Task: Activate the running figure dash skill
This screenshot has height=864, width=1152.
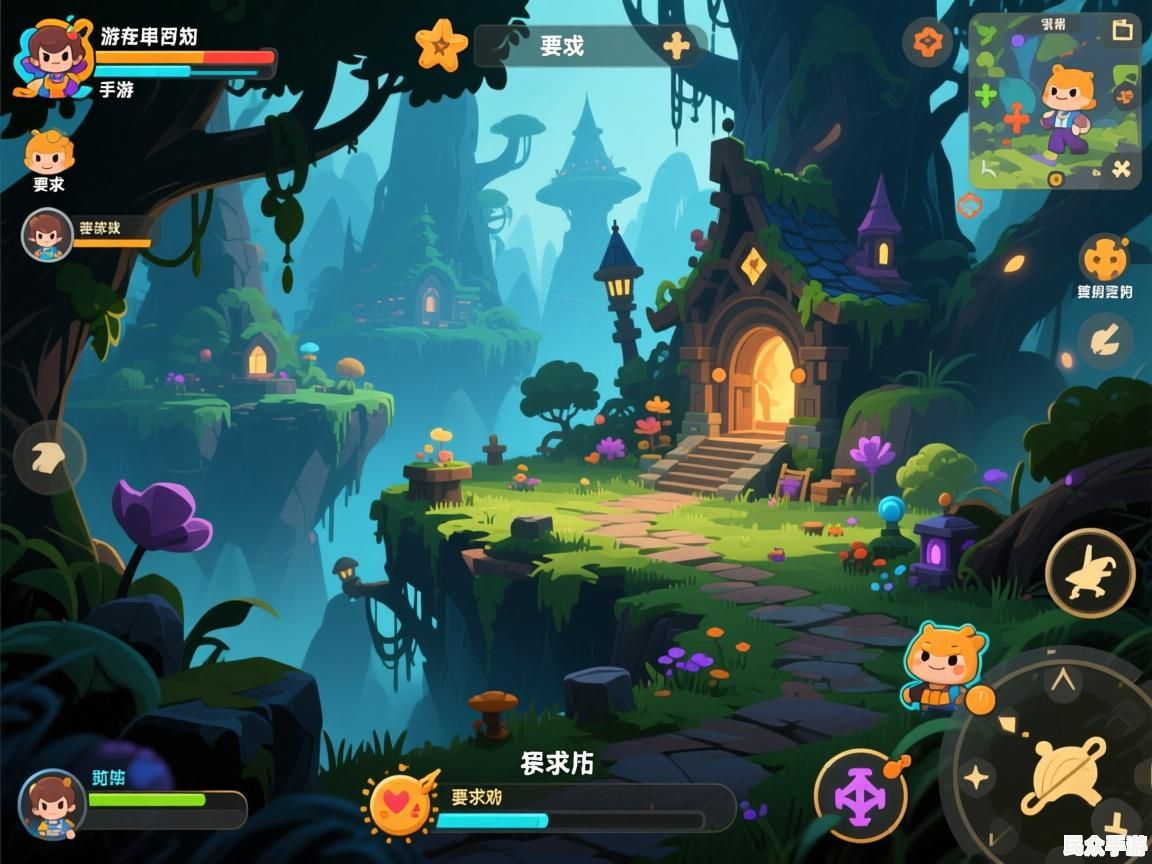Action: (1090, 573)
